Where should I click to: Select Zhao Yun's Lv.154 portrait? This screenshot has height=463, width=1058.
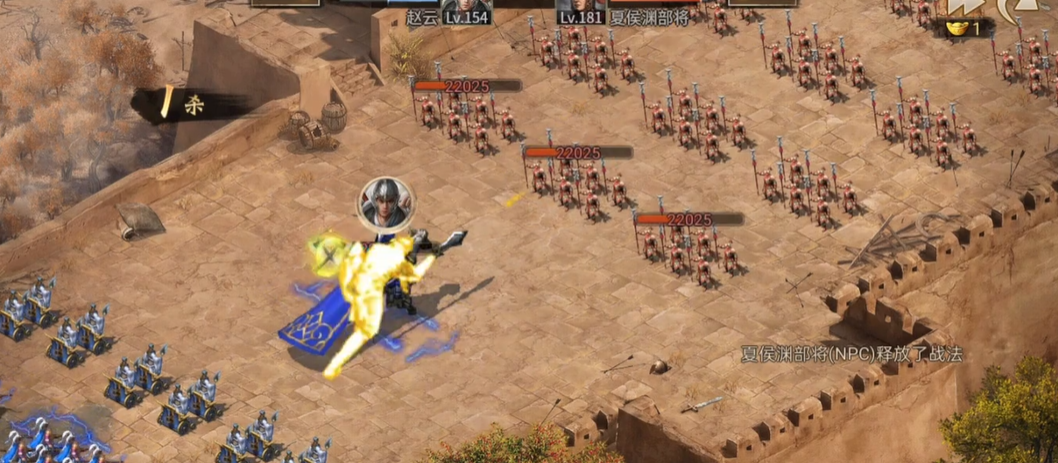click(x=466, y=8)
